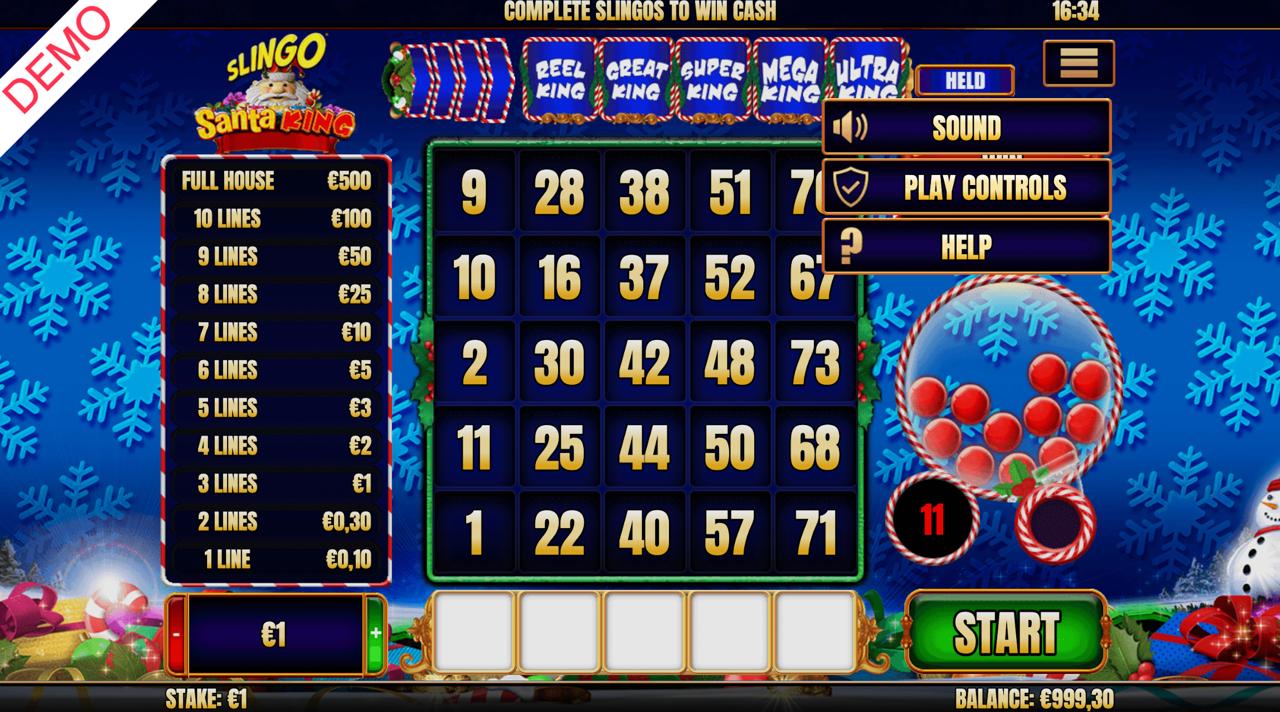This screenshot has width=1280, height=712.
Task: Choose the number 38 tile
Action: click(644, 194)
